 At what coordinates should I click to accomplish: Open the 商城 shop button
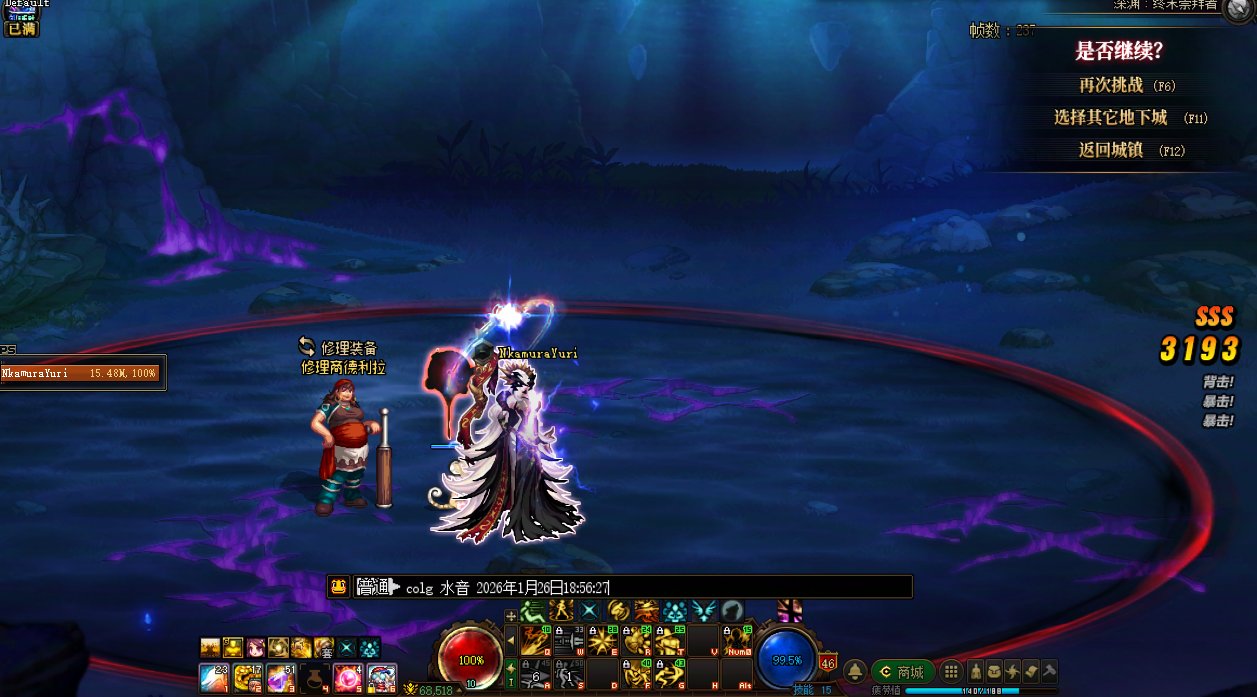(x=902, y=672)
